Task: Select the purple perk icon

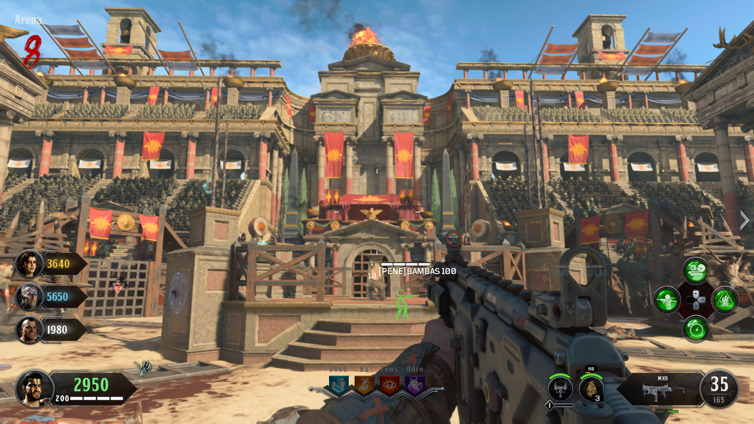Action: [414, 385]
